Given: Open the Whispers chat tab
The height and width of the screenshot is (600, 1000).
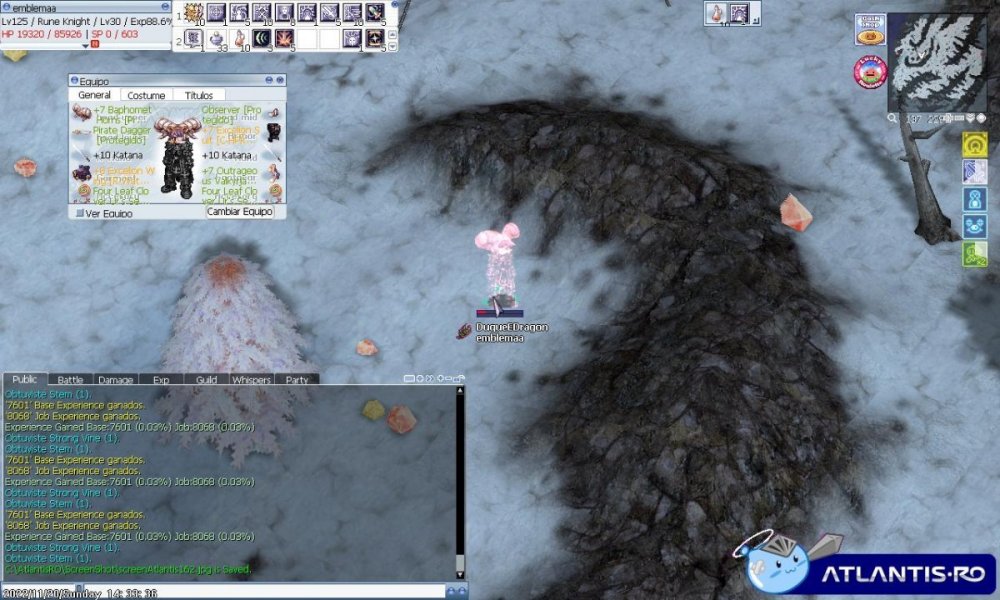Looking at the screenshot, I should pyautogui.click(x=251, y=380).
